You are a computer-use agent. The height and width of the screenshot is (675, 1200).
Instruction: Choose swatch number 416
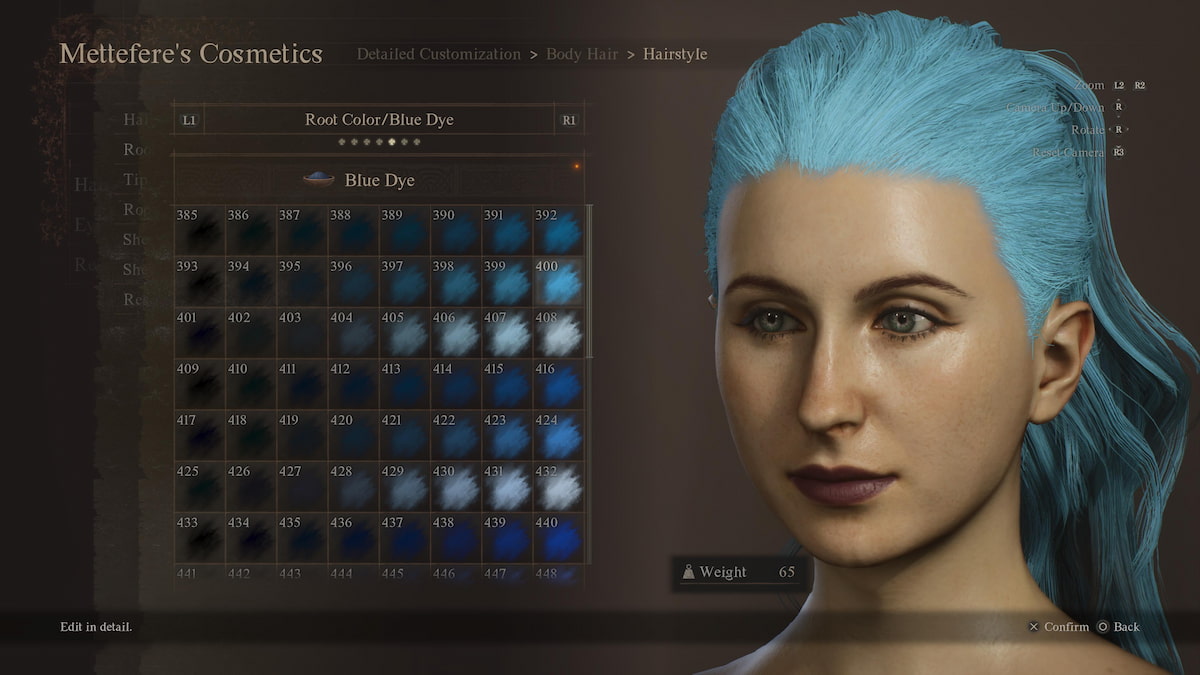click(560, 386)
